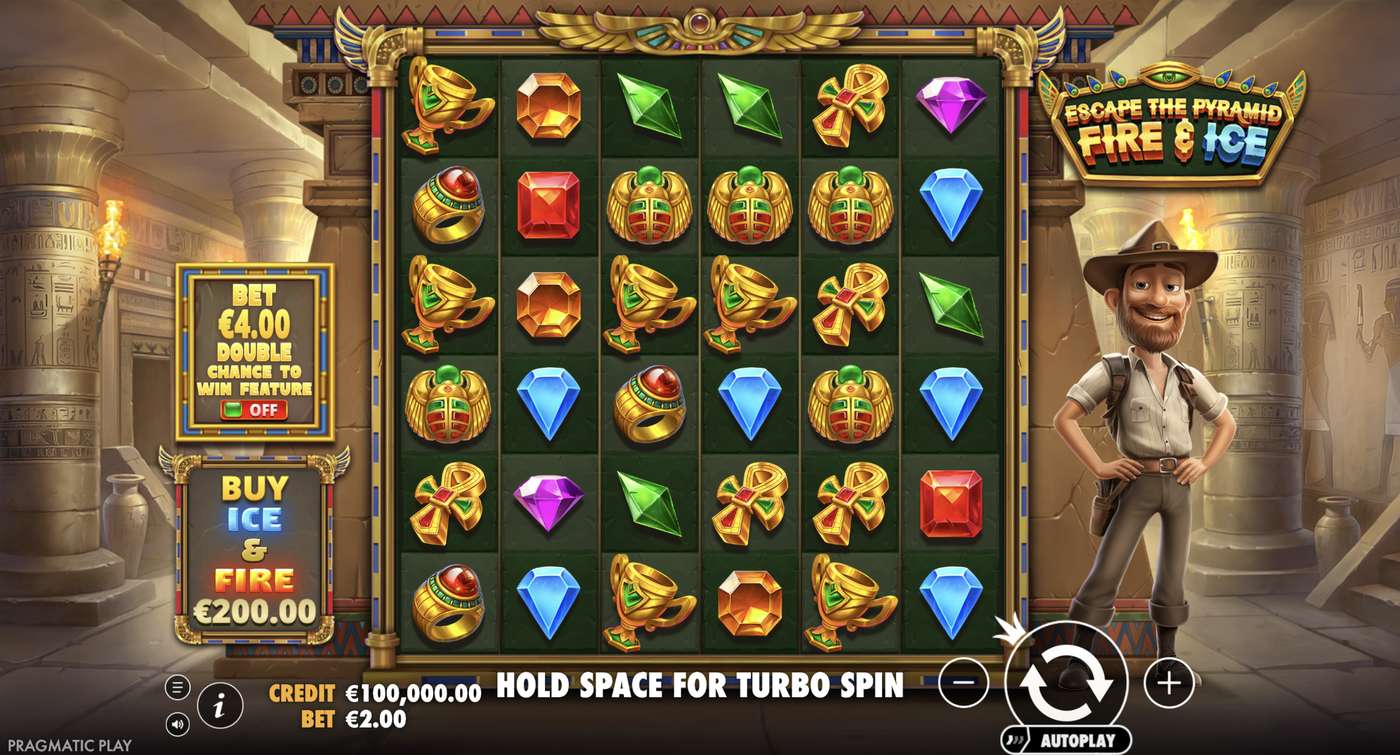This screenshot has width=1400, height=755.
Task: Click the Hold Space for Turbo Spin bar
Action: tap(700, 686)
